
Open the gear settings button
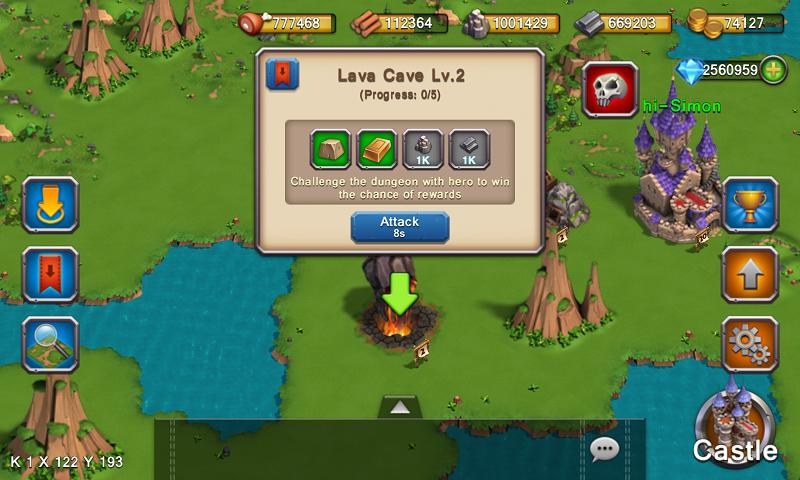pos(750,342)
